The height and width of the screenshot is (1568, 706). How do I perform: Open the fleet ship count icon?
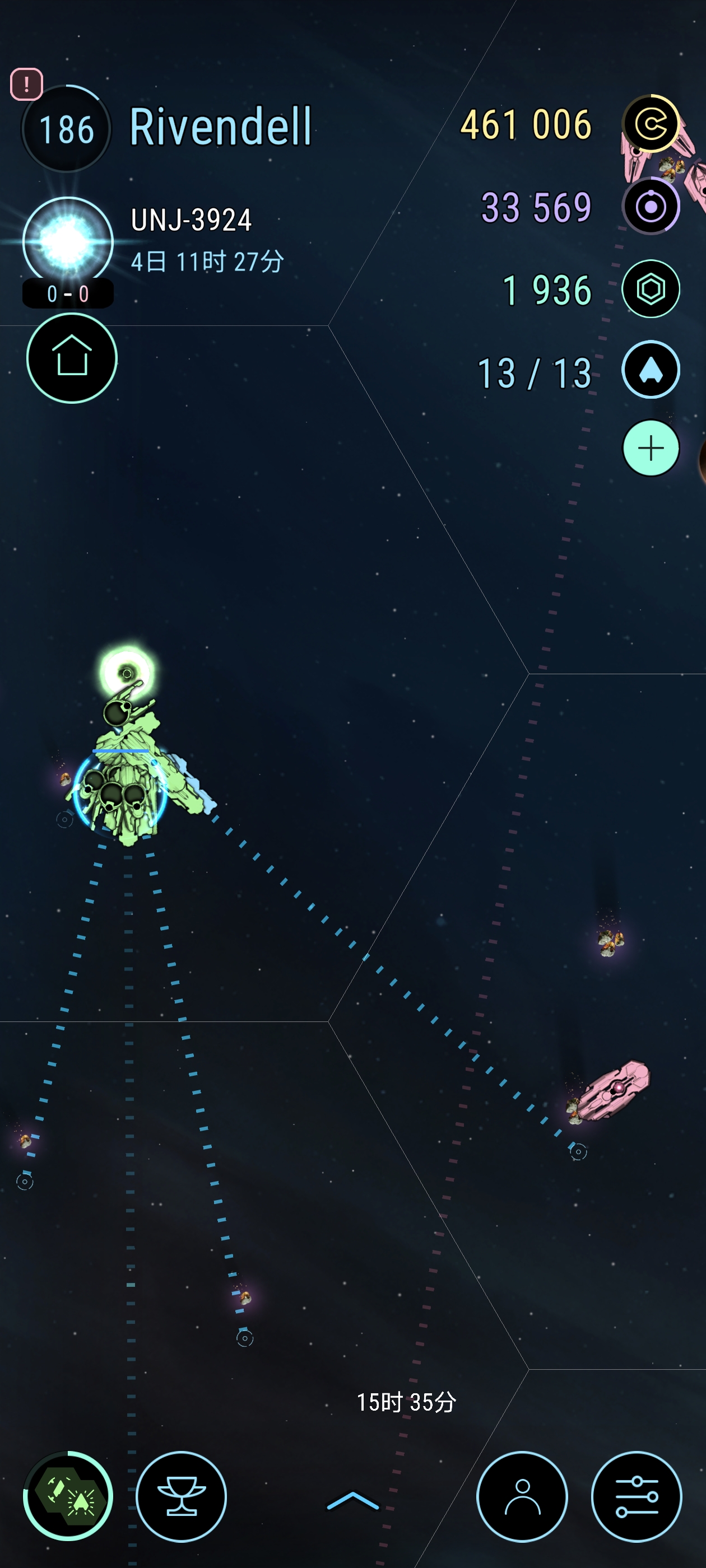click(x=651, y=370)
